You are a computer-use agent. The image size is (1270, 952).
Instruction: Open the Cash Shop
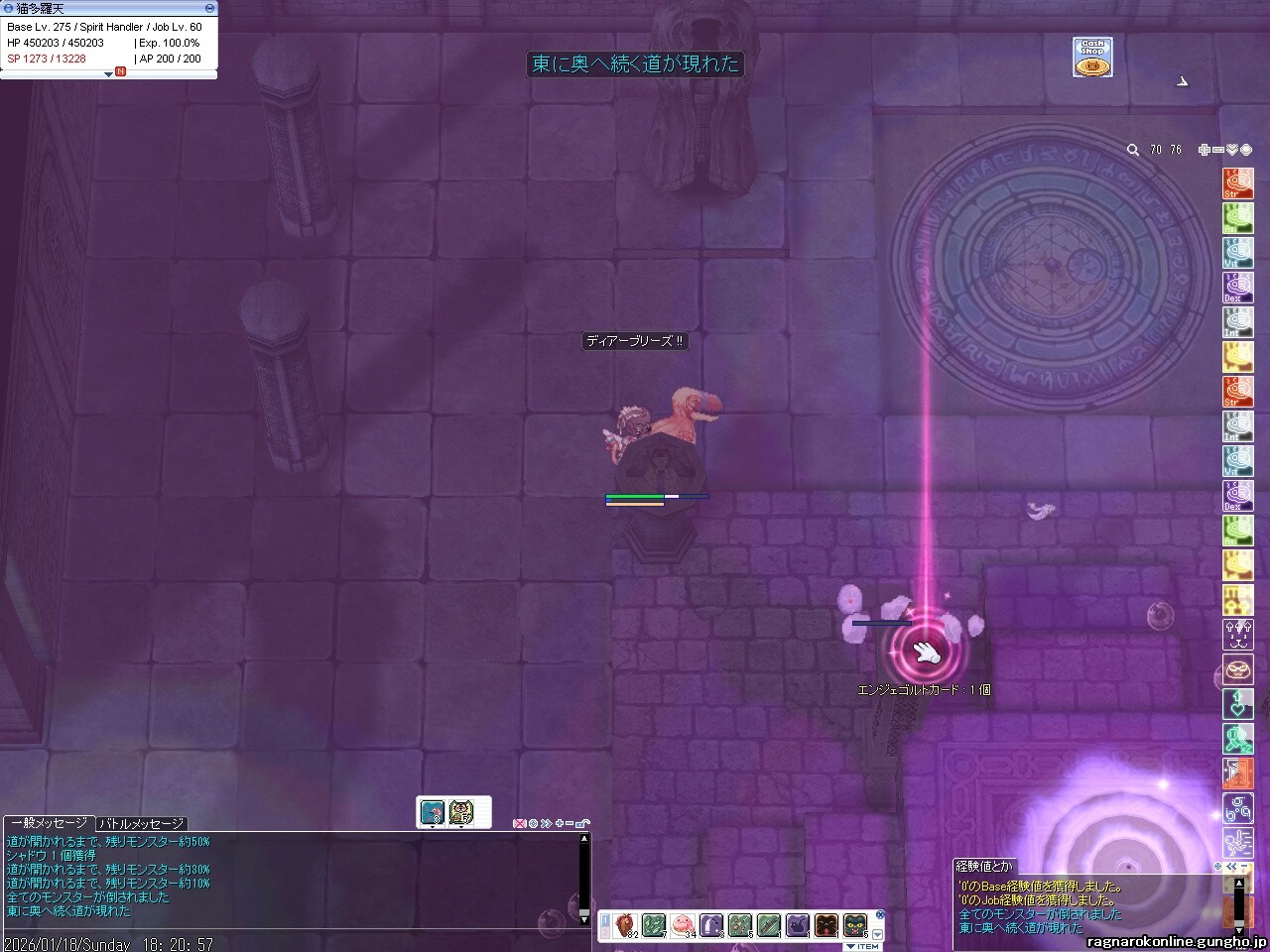point(1091,58)
